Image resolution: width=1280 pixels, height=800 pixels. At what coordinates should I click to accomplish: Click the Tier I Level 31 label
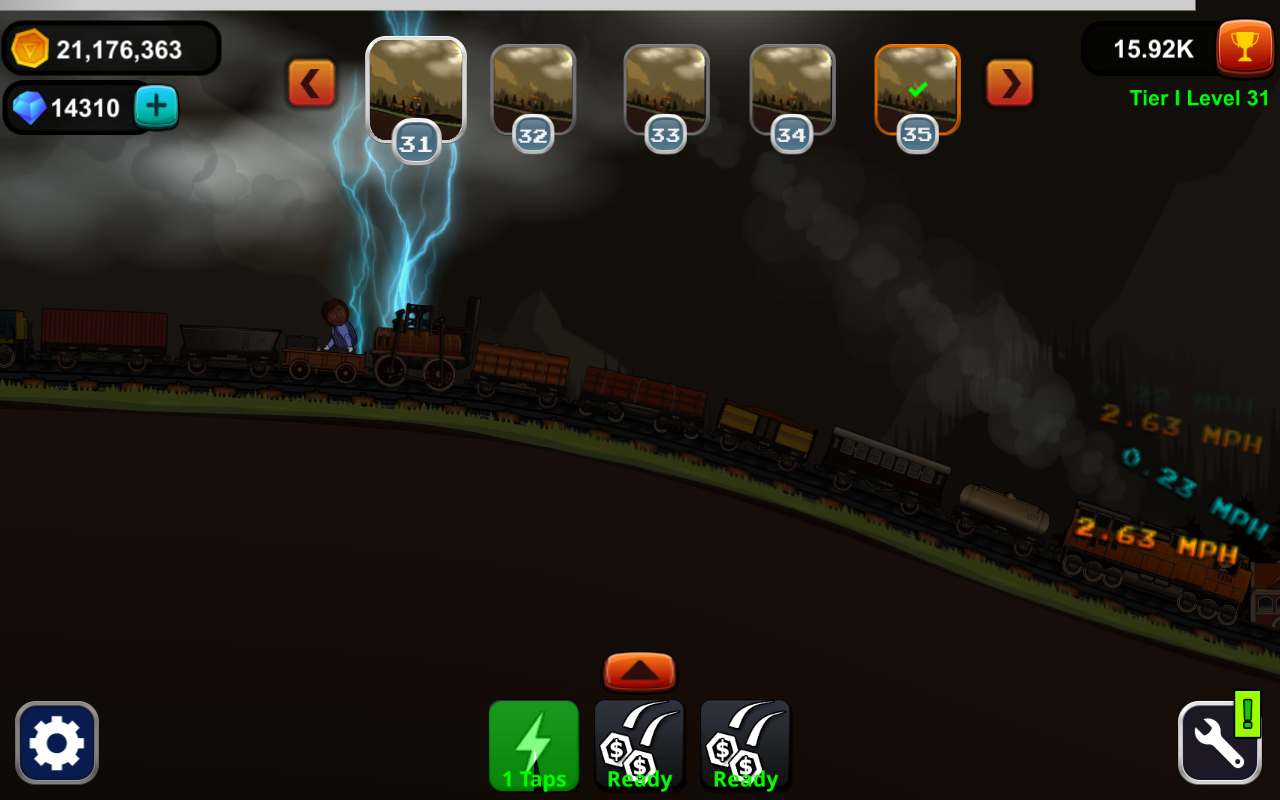pos(1199,98)
